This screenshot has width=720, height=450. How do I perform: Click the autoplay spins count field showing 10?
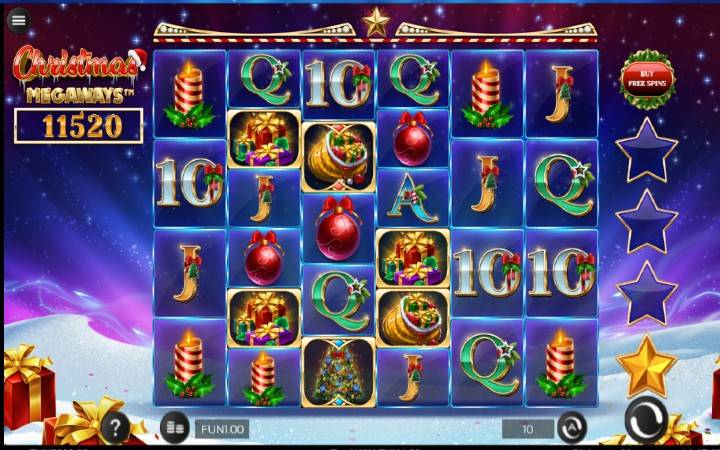[527, 428]
